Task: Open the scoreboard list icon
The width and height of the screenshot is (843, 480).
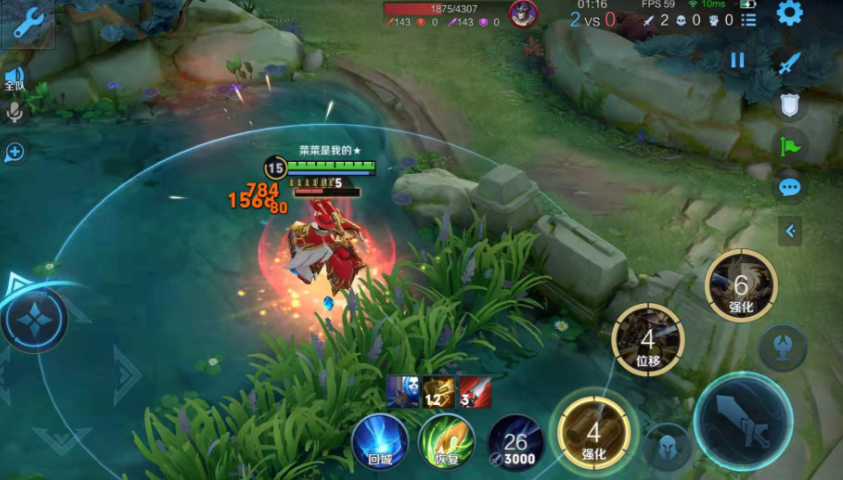Action: click(x=748, y=20)
